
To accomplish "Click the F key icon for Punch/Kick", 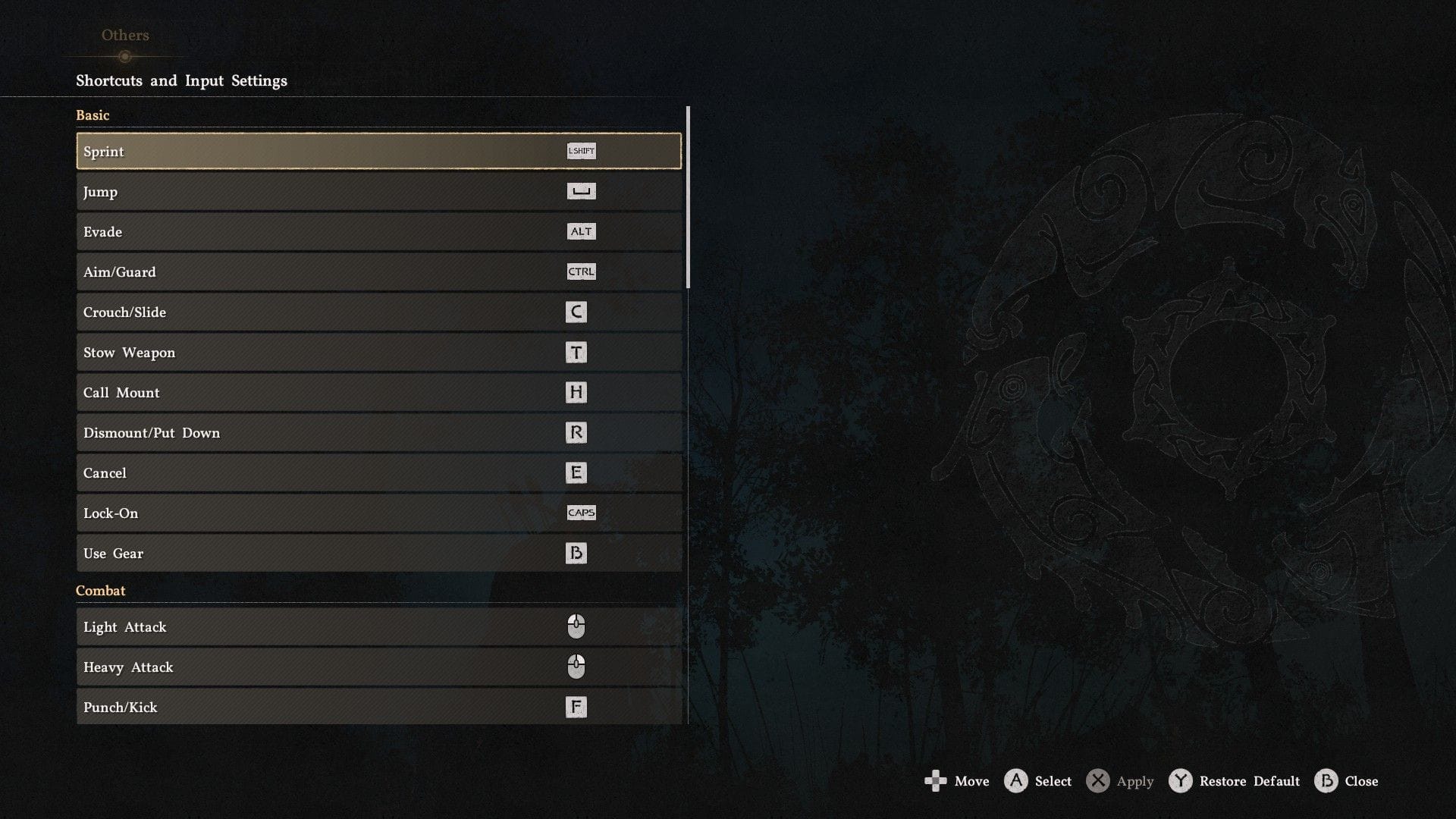I will [x=577, y=707].
